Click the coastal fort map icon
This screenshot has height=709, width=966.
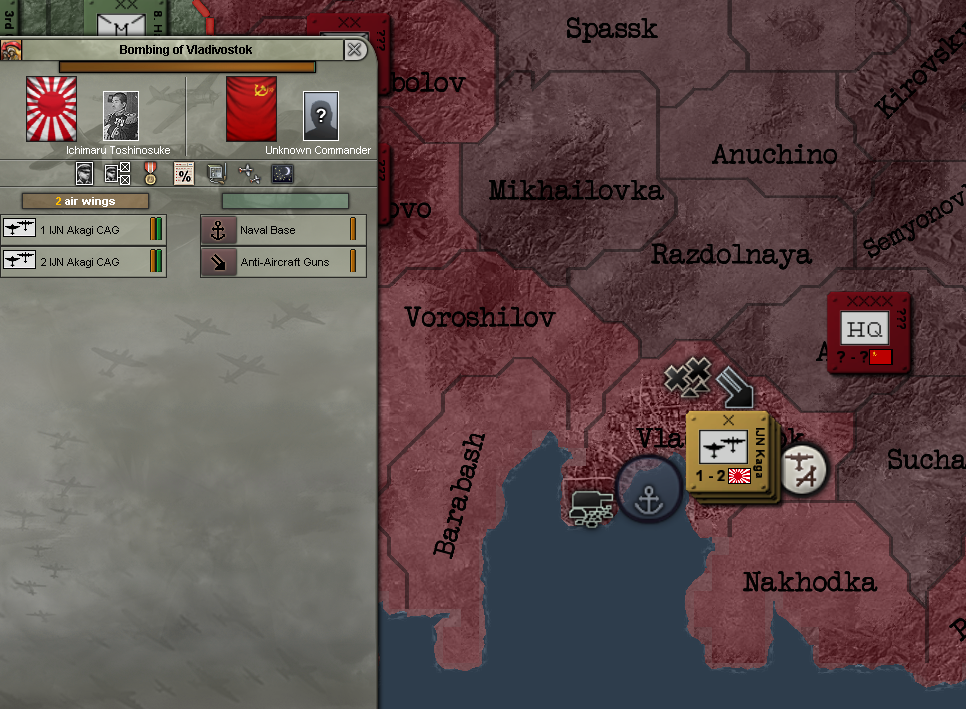[x=590, y=505]
